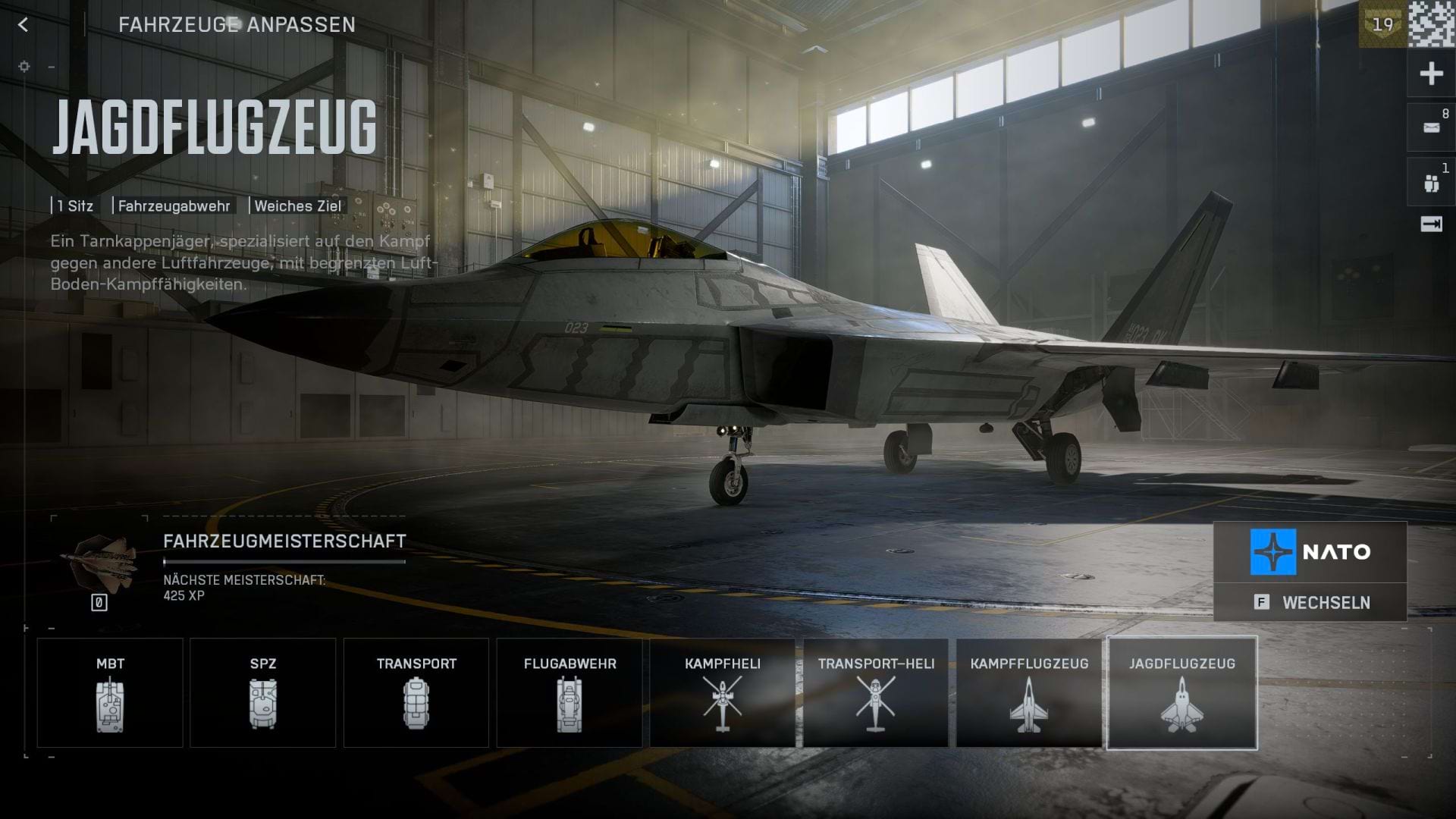Choose the Kampfflugzeug category
The image size is (1456, 819).
[1028, 692]
